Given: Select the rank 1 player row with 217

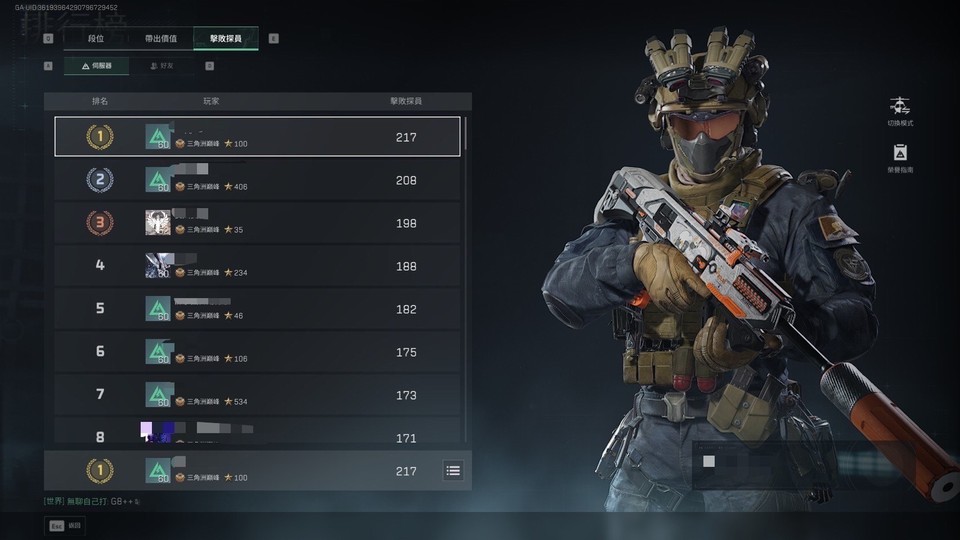Looking at the screenshot, I should [x=257, y=137].
